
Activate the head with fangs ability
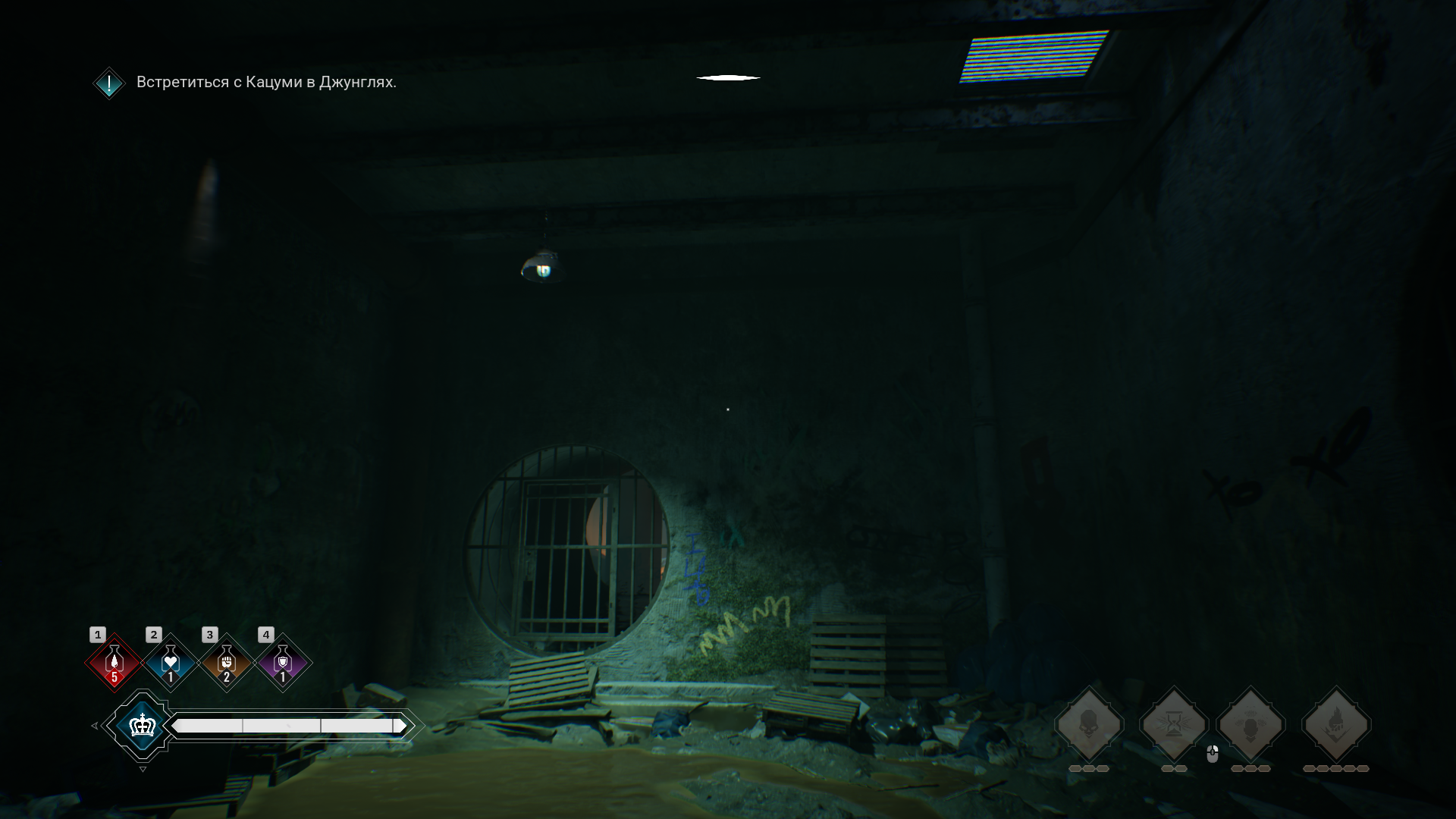(x=1250, y=724)
